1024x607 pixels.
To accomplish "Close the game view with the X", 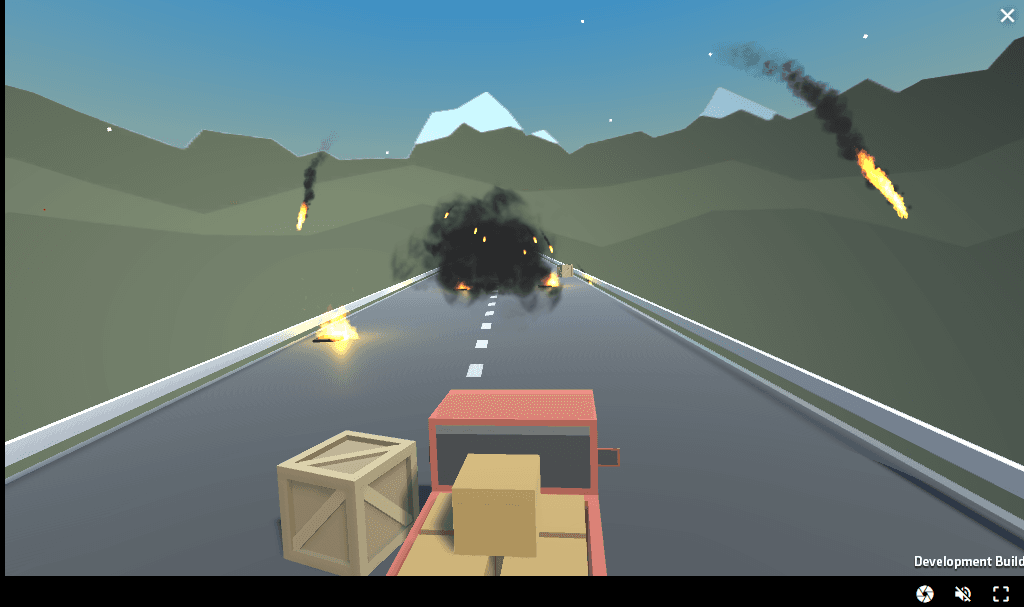I will pyautogui.click(x=1007, y=15).
